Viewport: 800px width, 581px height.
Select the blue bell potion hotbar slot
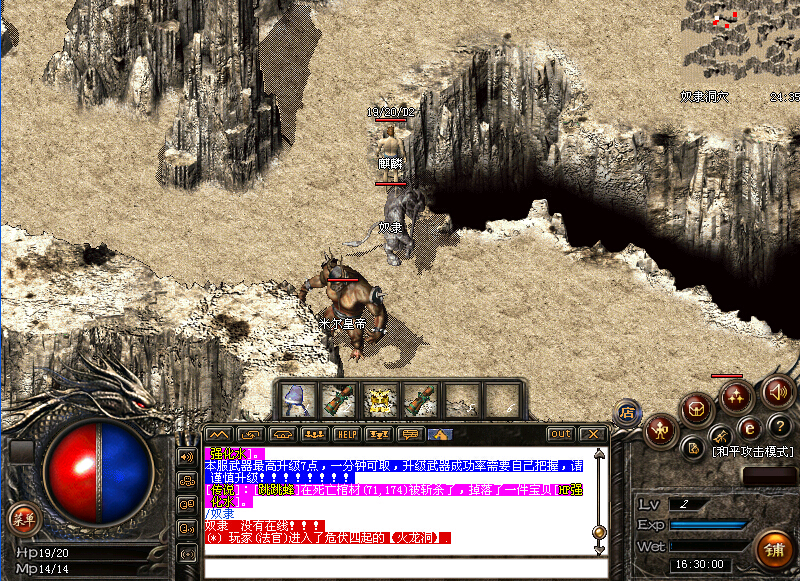[296, 400]
